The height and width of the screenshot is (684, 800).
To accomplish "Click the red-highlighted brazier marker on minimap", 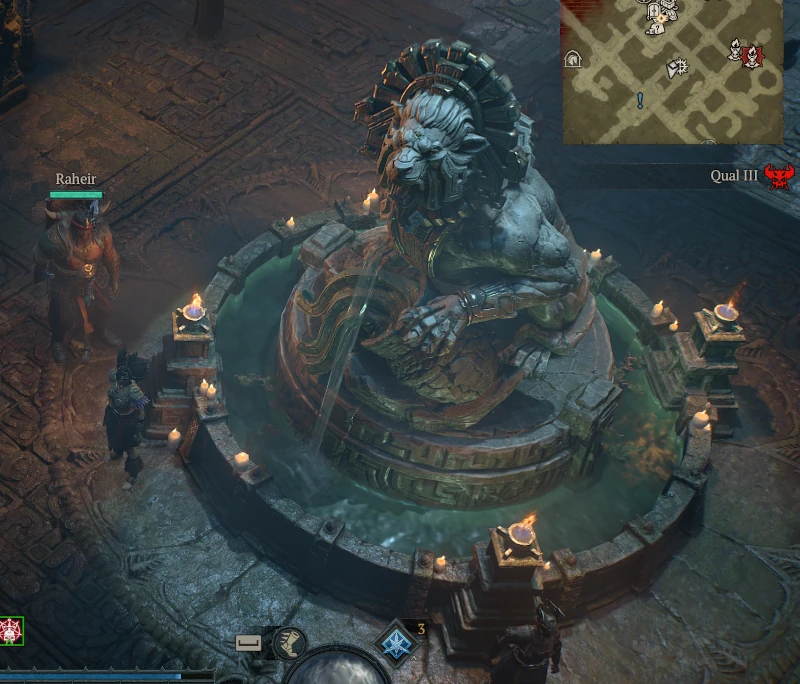I will [x=752, y=54].
